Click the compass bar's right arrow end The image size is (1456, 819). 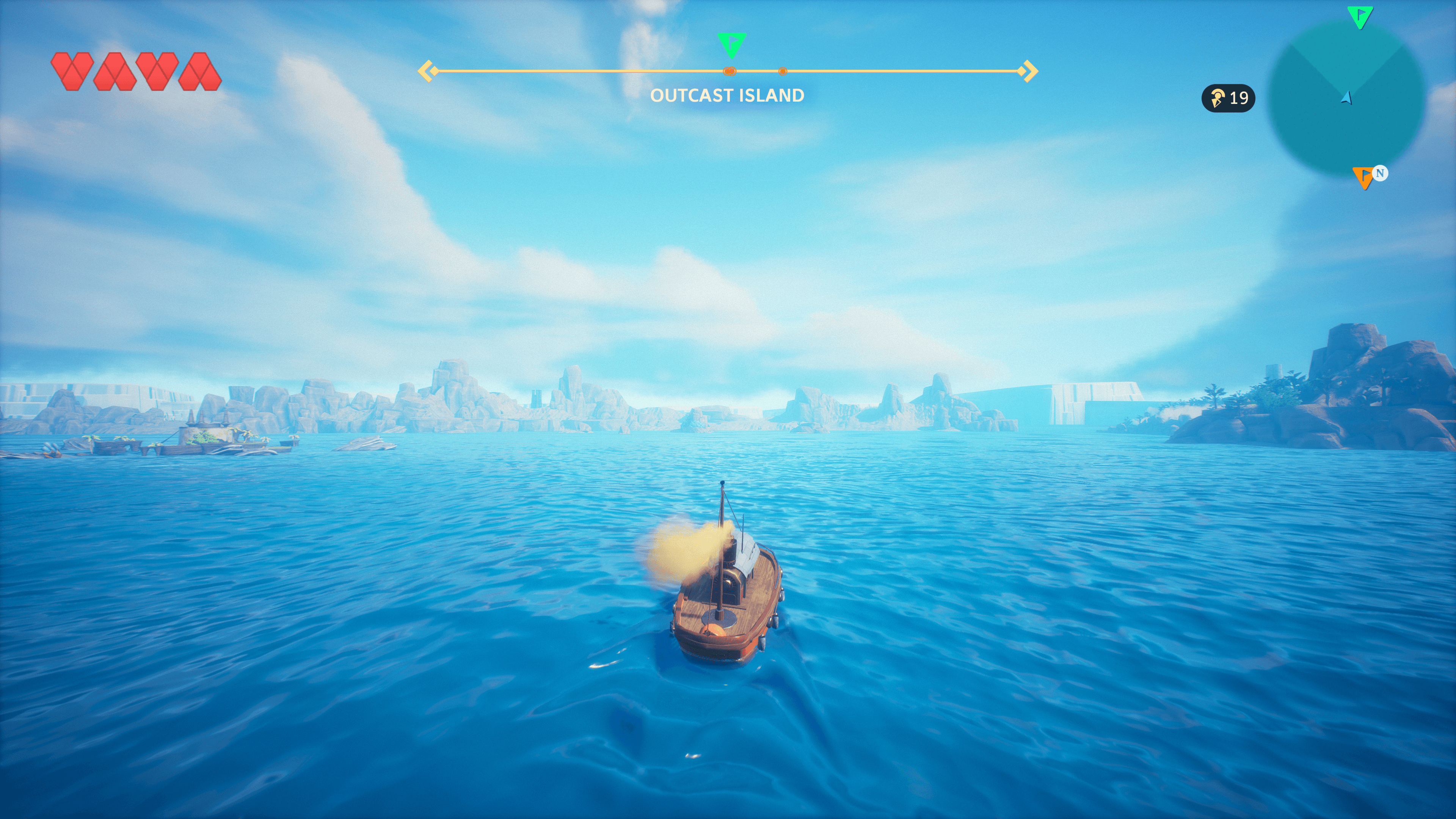coord(1029,71)
